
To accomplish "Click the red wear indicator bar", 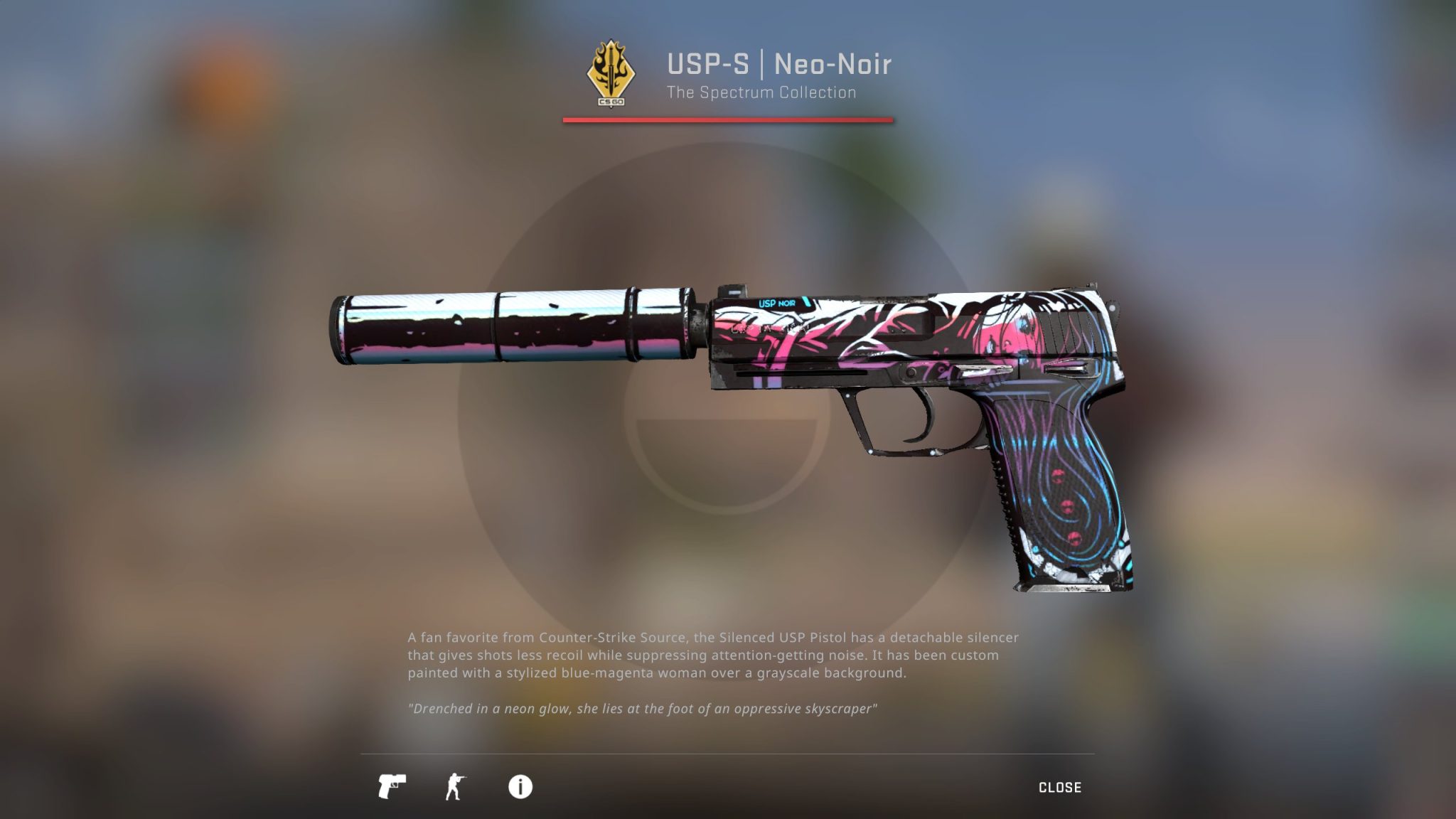I will coord(728,121).
